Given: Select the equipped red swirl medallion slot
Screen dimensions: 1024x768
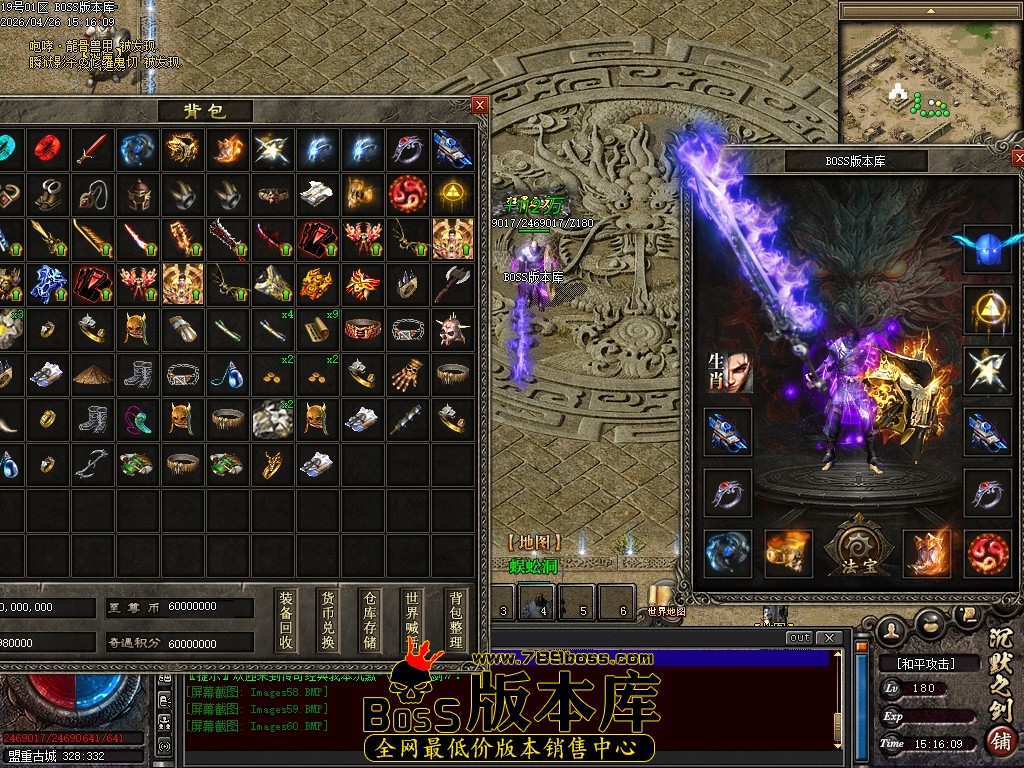Looking at the screenshot, I should pyautogui.click(x=987, y=553).
